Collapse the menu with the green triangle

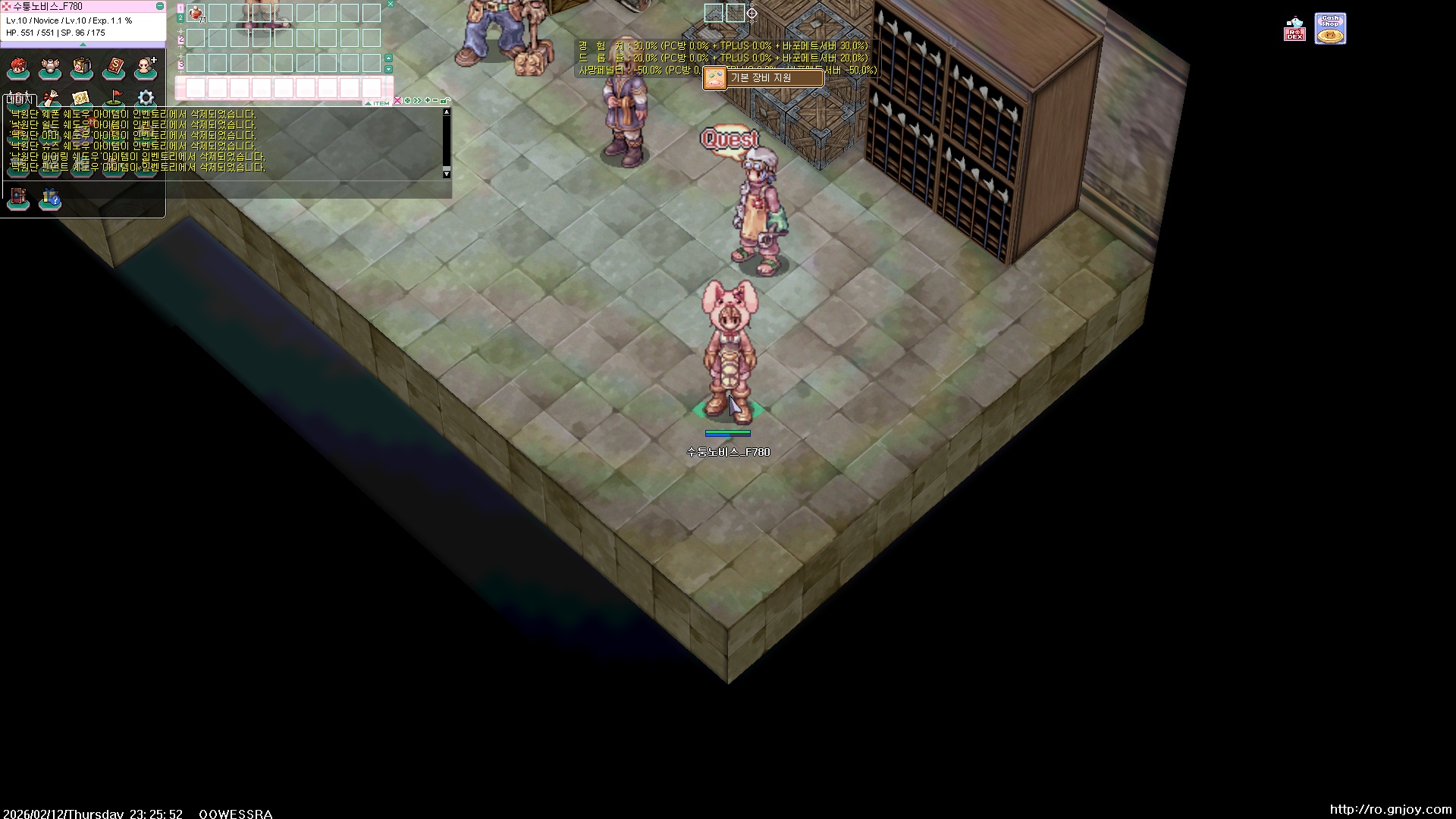(83, 45)
